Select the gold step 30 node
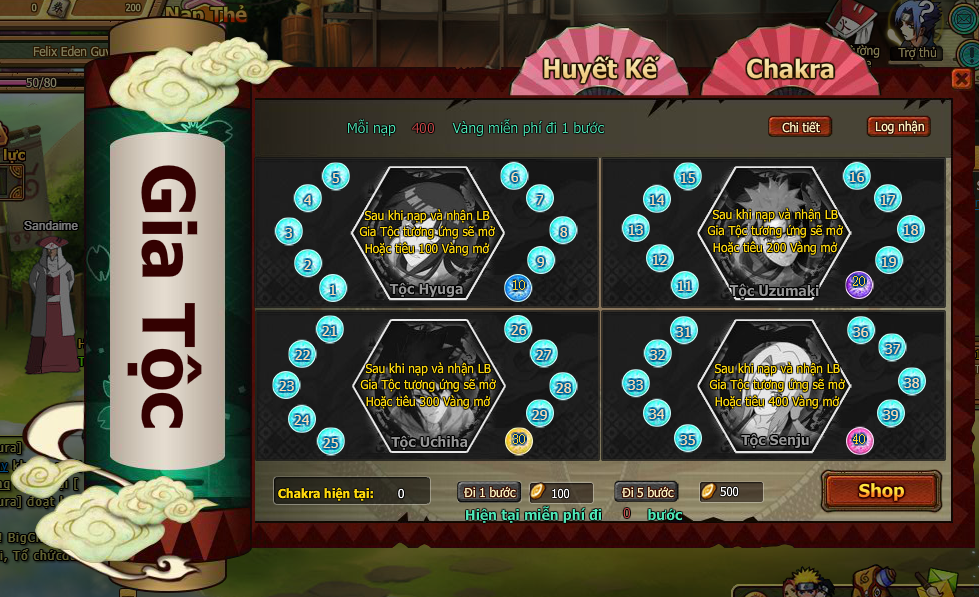Image resolution: width=979 pixels, height=597 pixels. click(518, 440)
